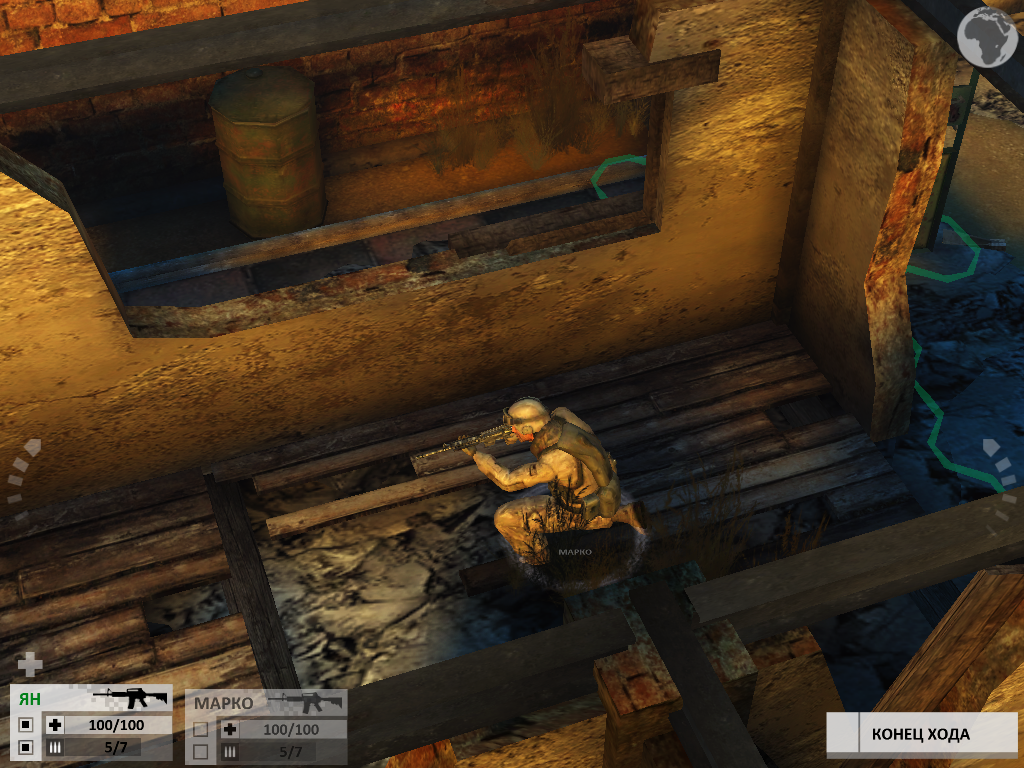Select soldier МАРКО's unit panel
Screen dimensions: 1024x768
(224, 703)
